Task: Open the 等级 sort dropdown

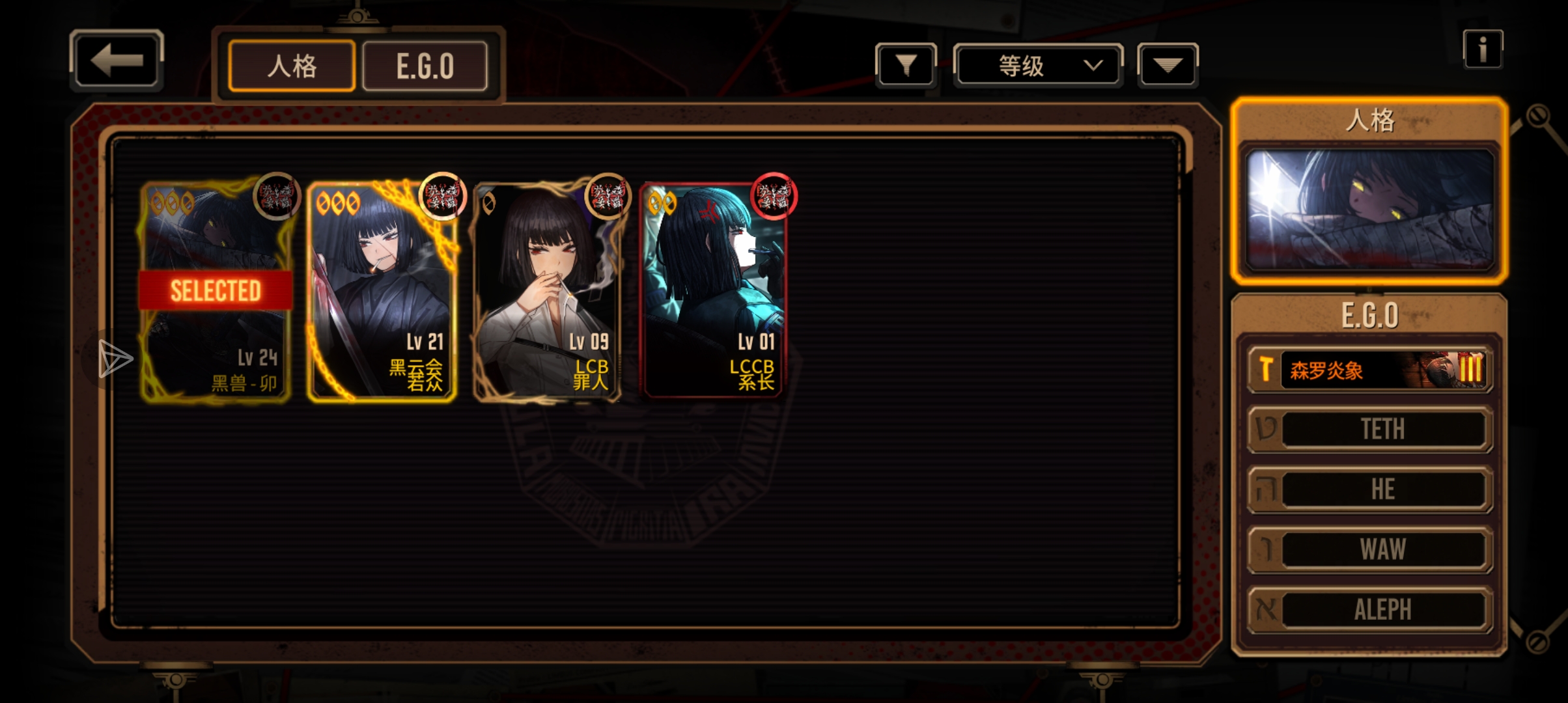Action: coord(1038,65)
